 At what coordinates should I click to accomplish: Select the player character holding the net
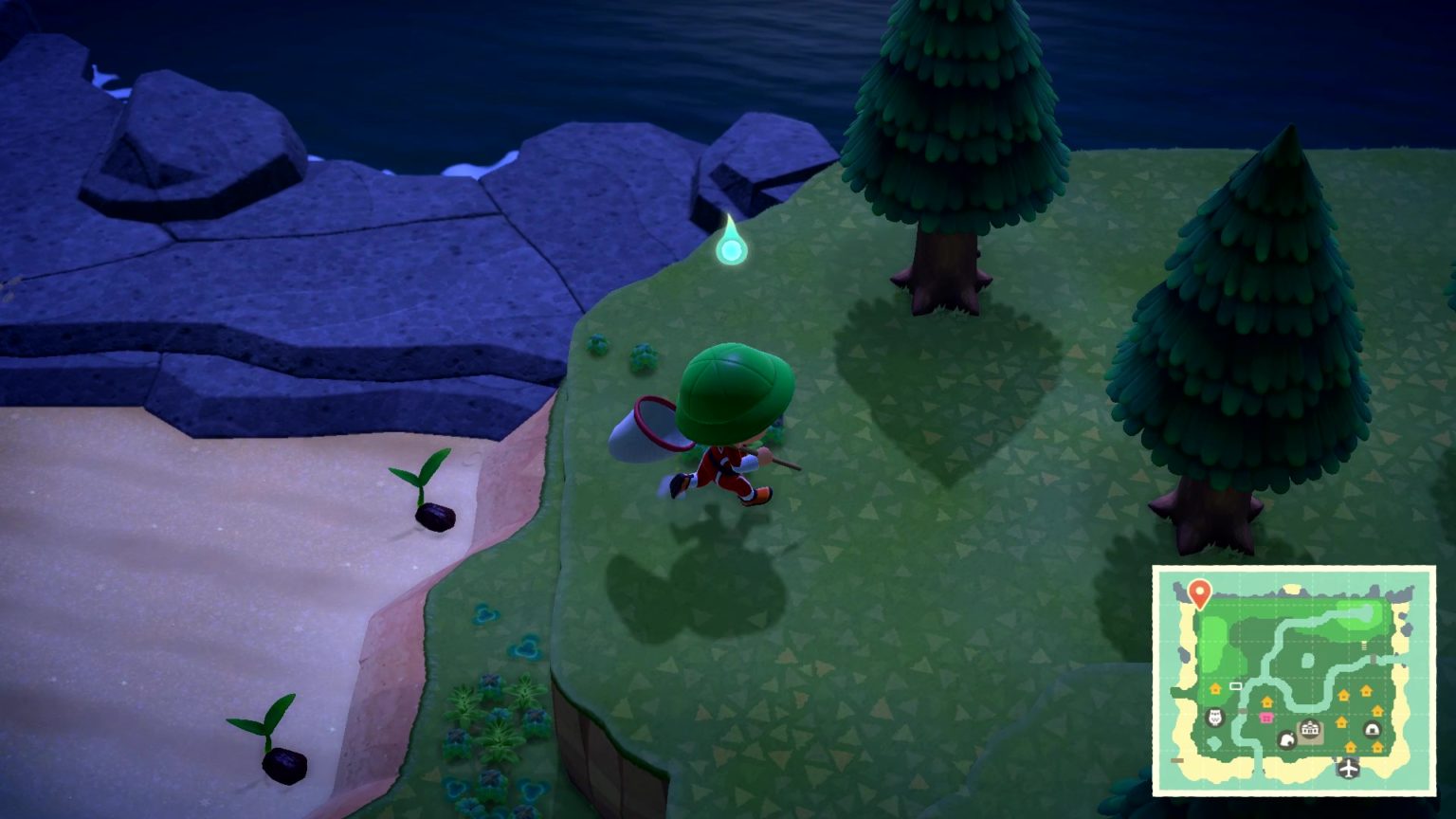pos(730,427)
